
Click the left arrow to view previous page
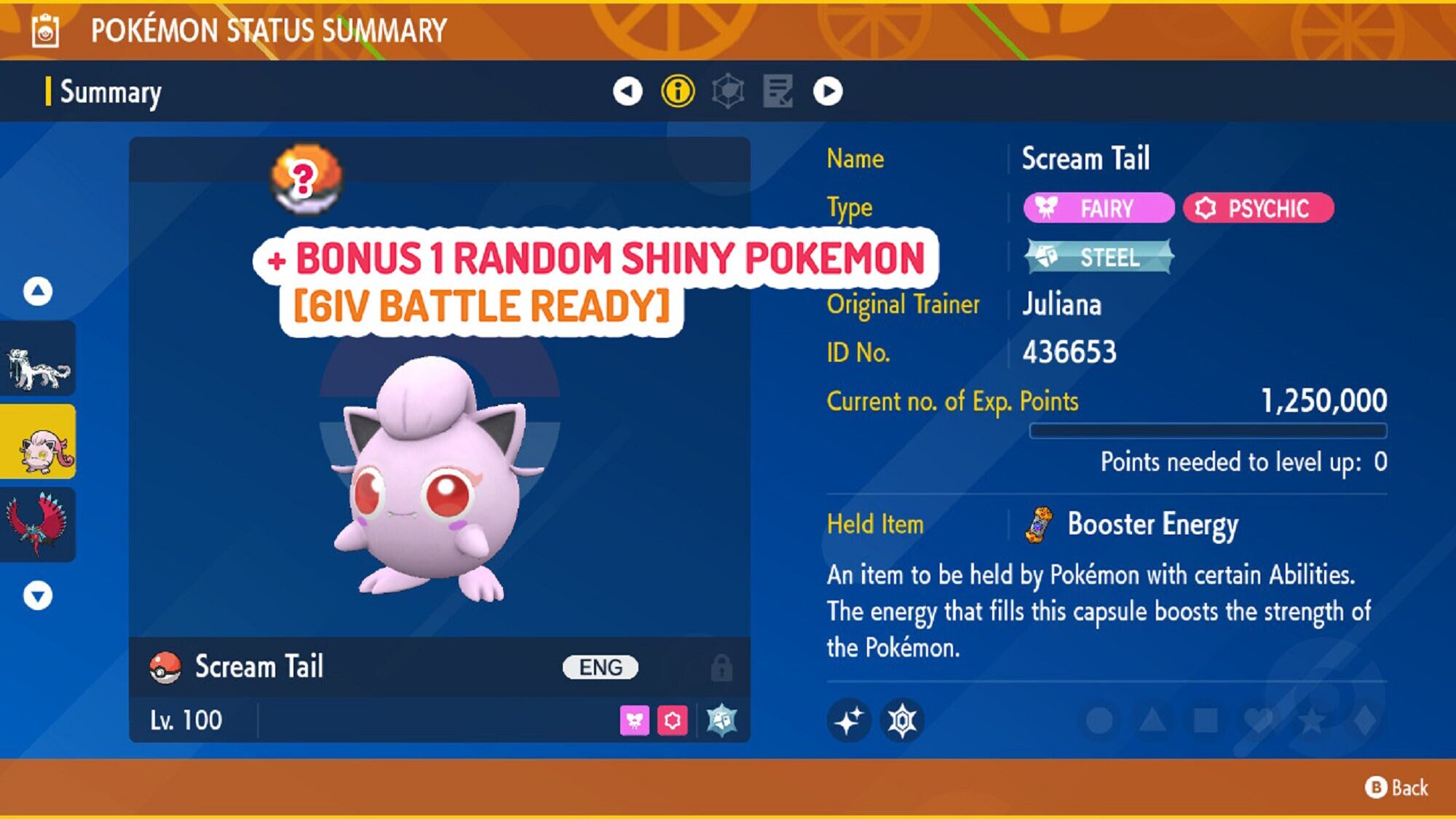[627, 92]
